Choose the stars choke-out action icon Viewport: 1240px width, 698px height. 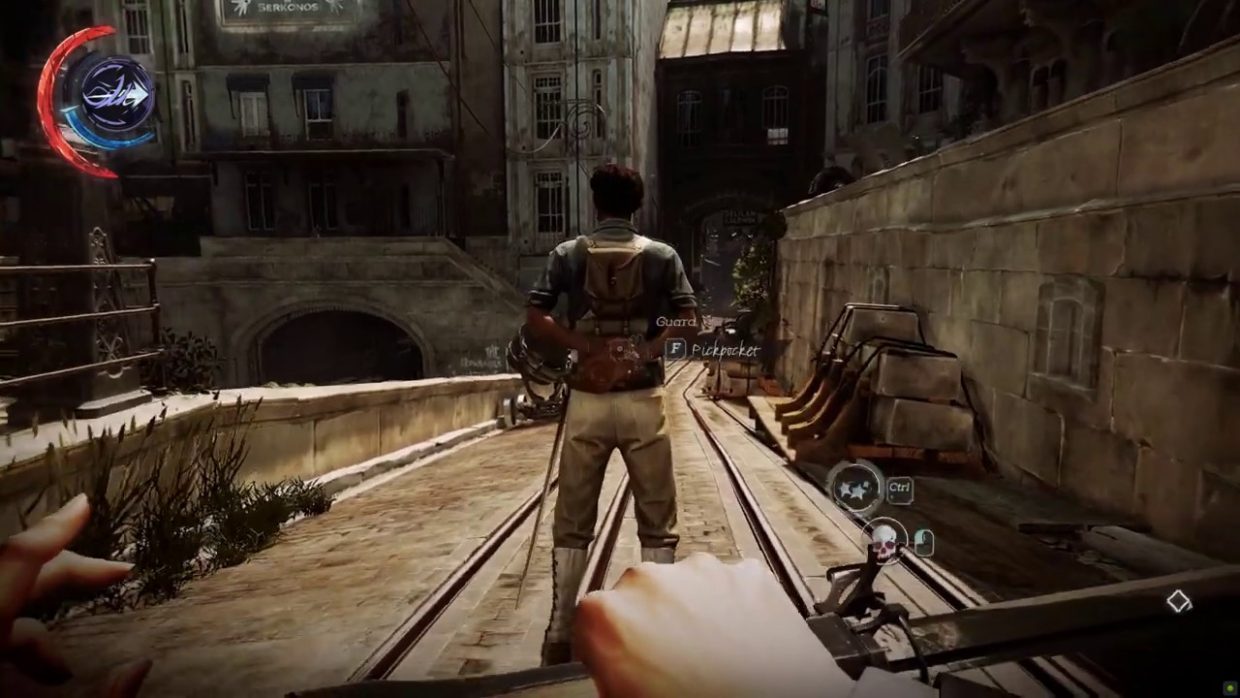(x=856, y=488)
